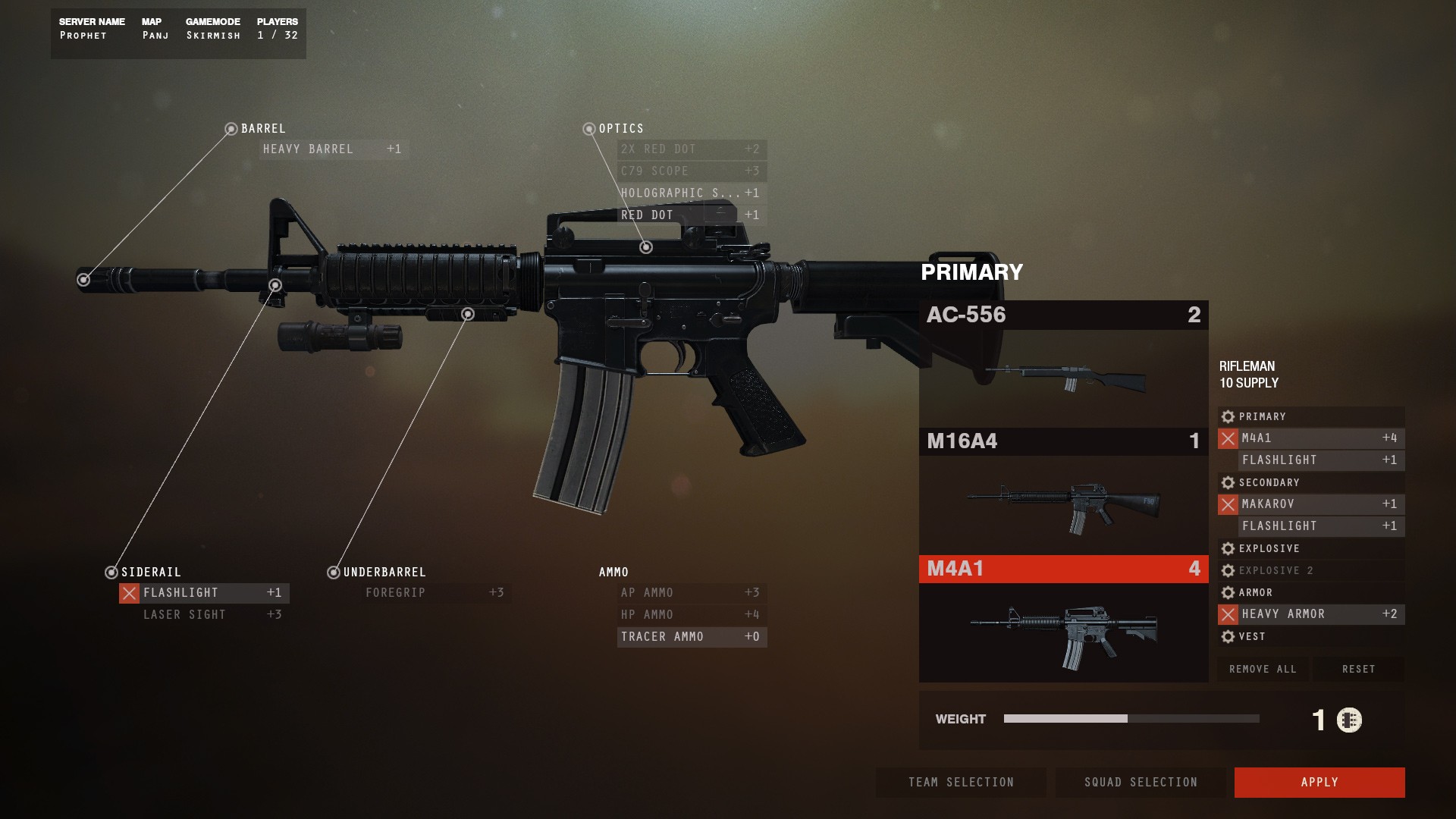Remove Heavy Armor via its red X icon
1456x819 pixels.
[x=1230, y=614]
